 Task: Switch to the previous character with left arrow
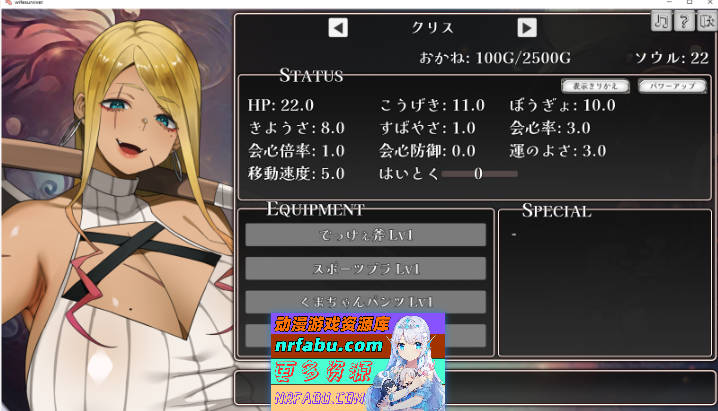tap(338, 28)
